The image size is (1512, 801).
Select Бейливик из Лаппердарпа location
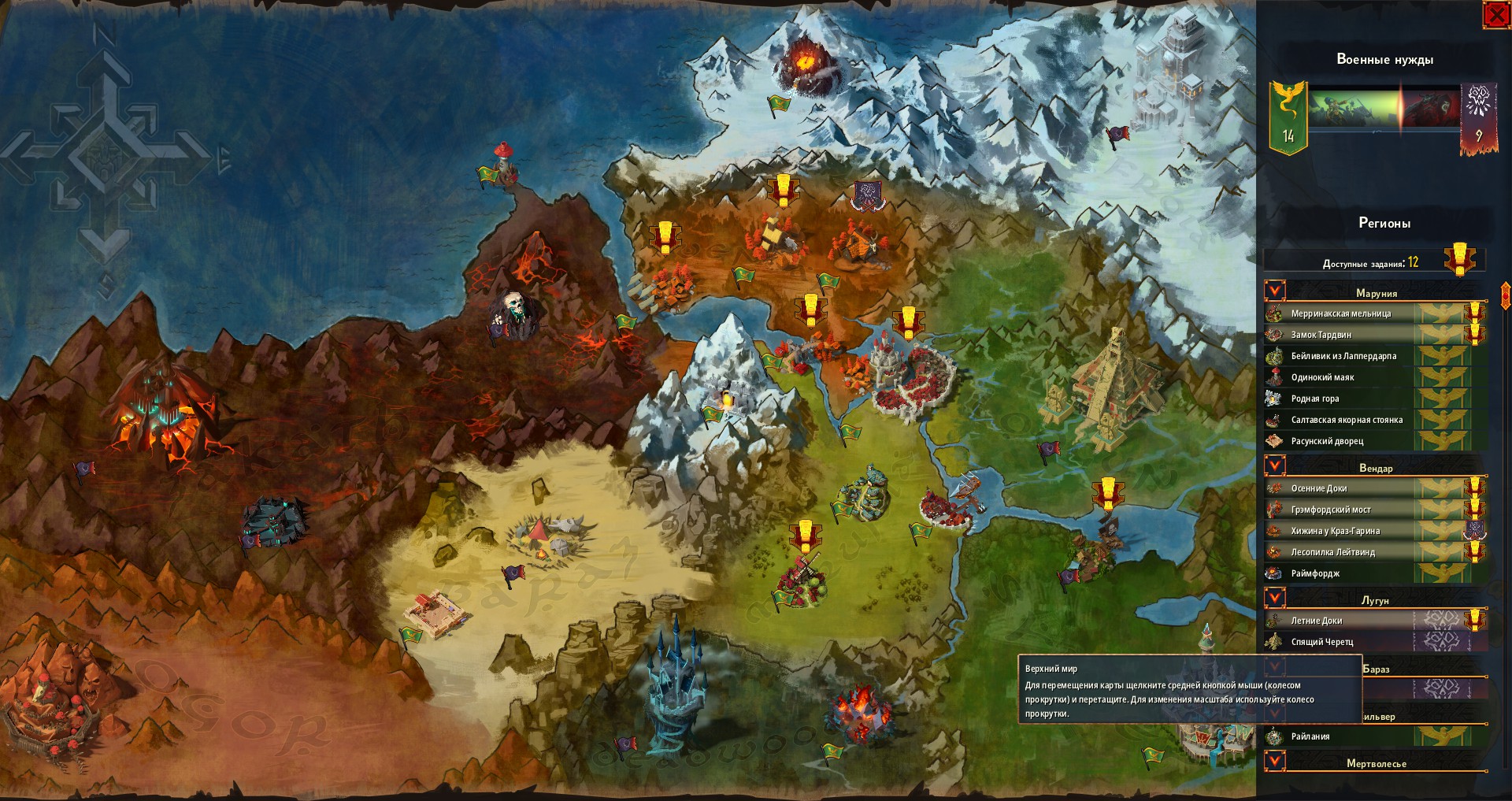coord(1343,356)
